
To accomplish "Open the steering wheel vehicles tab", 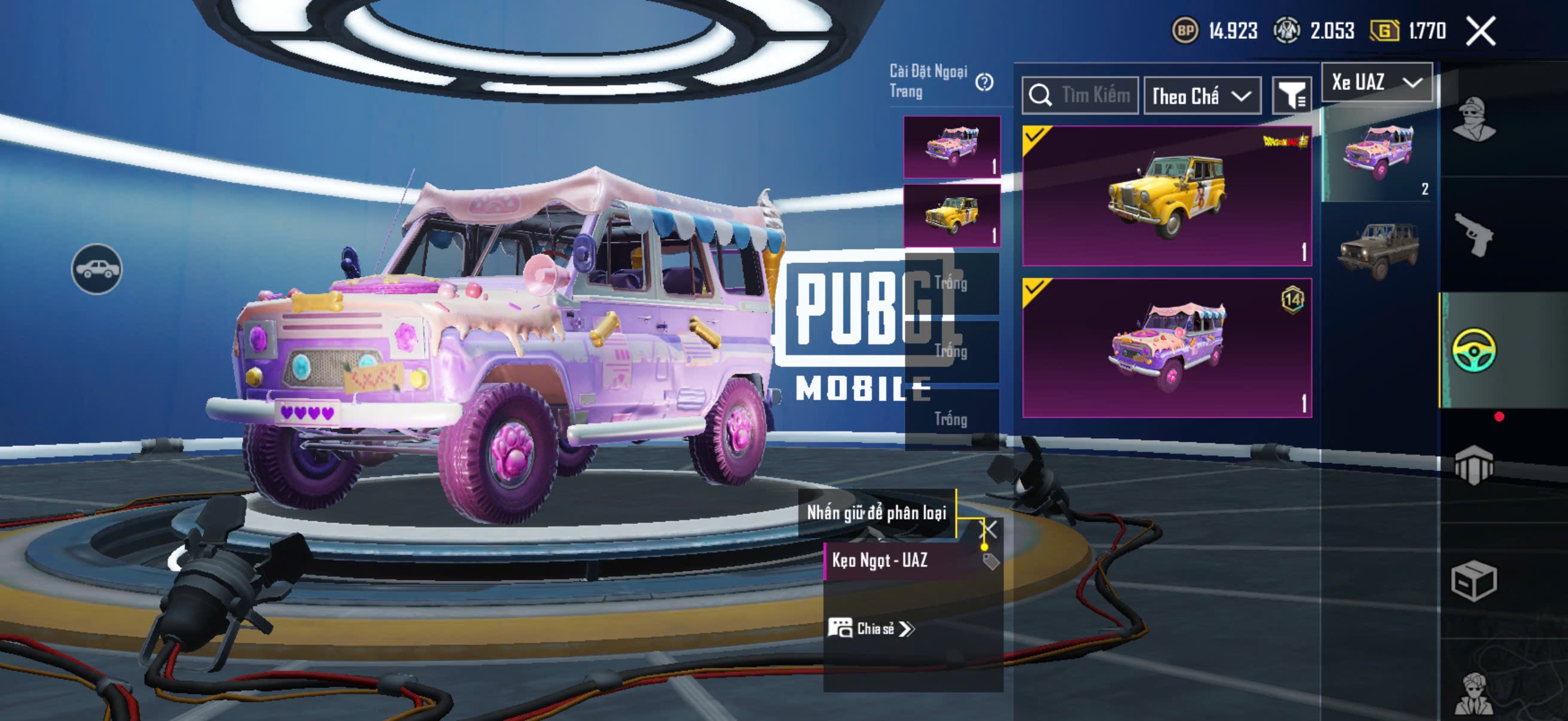I will point(1474,350).
